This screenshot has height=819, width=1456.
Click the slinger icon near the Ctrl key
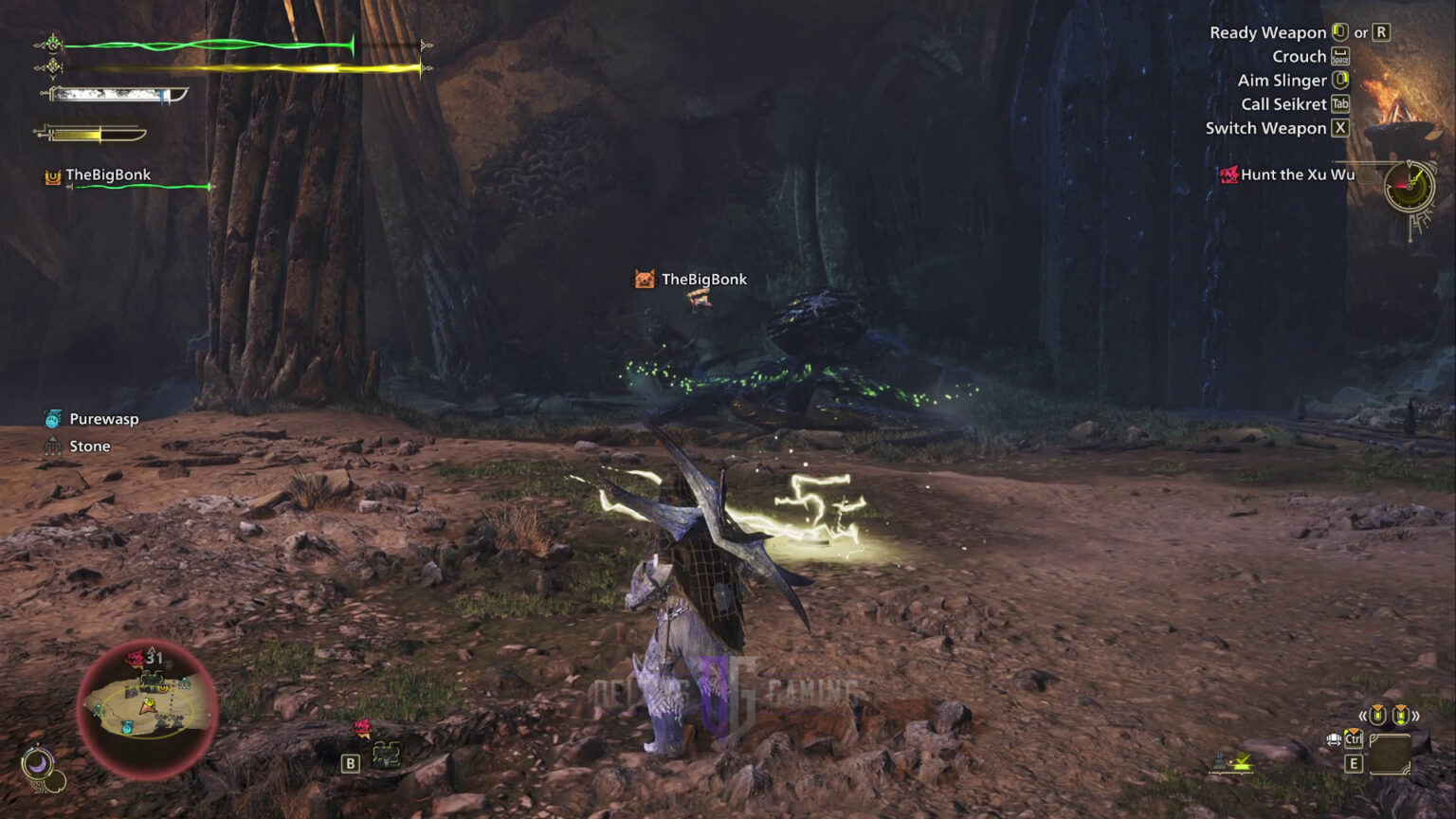(x=1333, y=738)
